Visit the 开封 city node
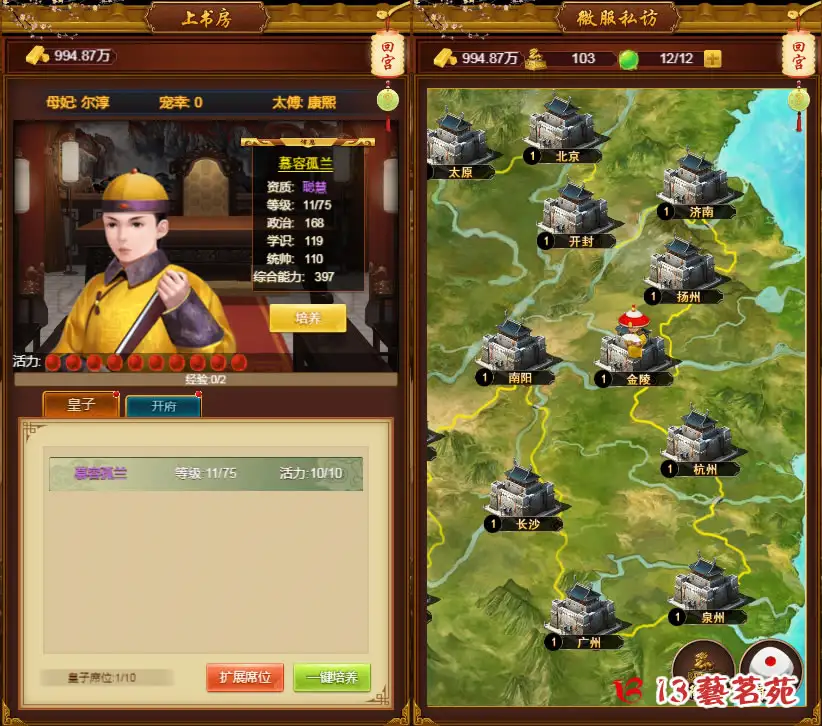The height and width of the screenshot is (726, 822). (573, 215)
